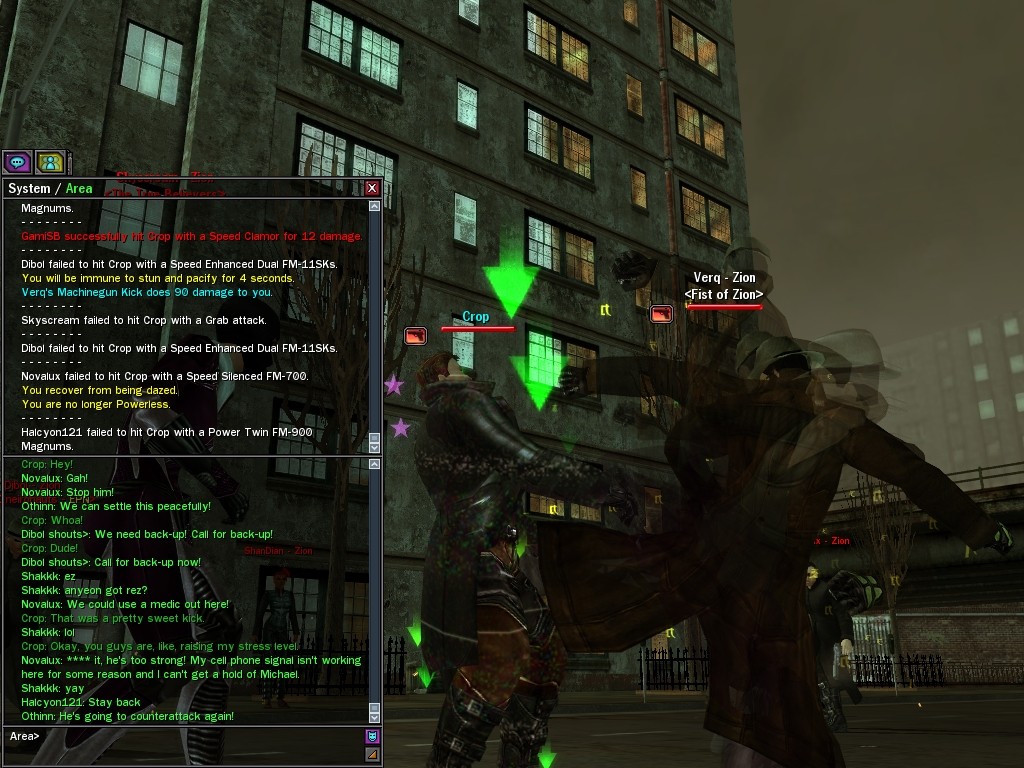Close the System / Area chat window
1024x768 pixels.
[x=372, y=188]
